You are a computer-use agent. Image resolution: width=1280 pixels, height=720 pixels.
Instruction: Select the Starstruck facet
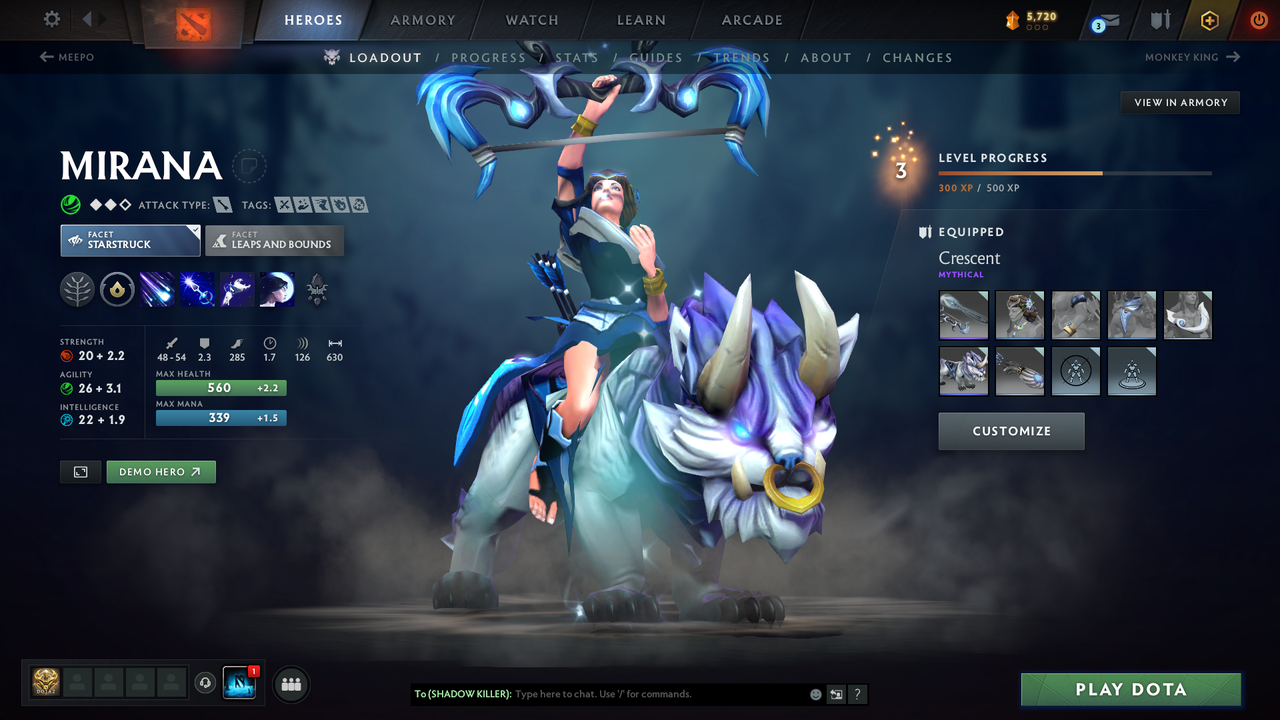coord(130,240)
